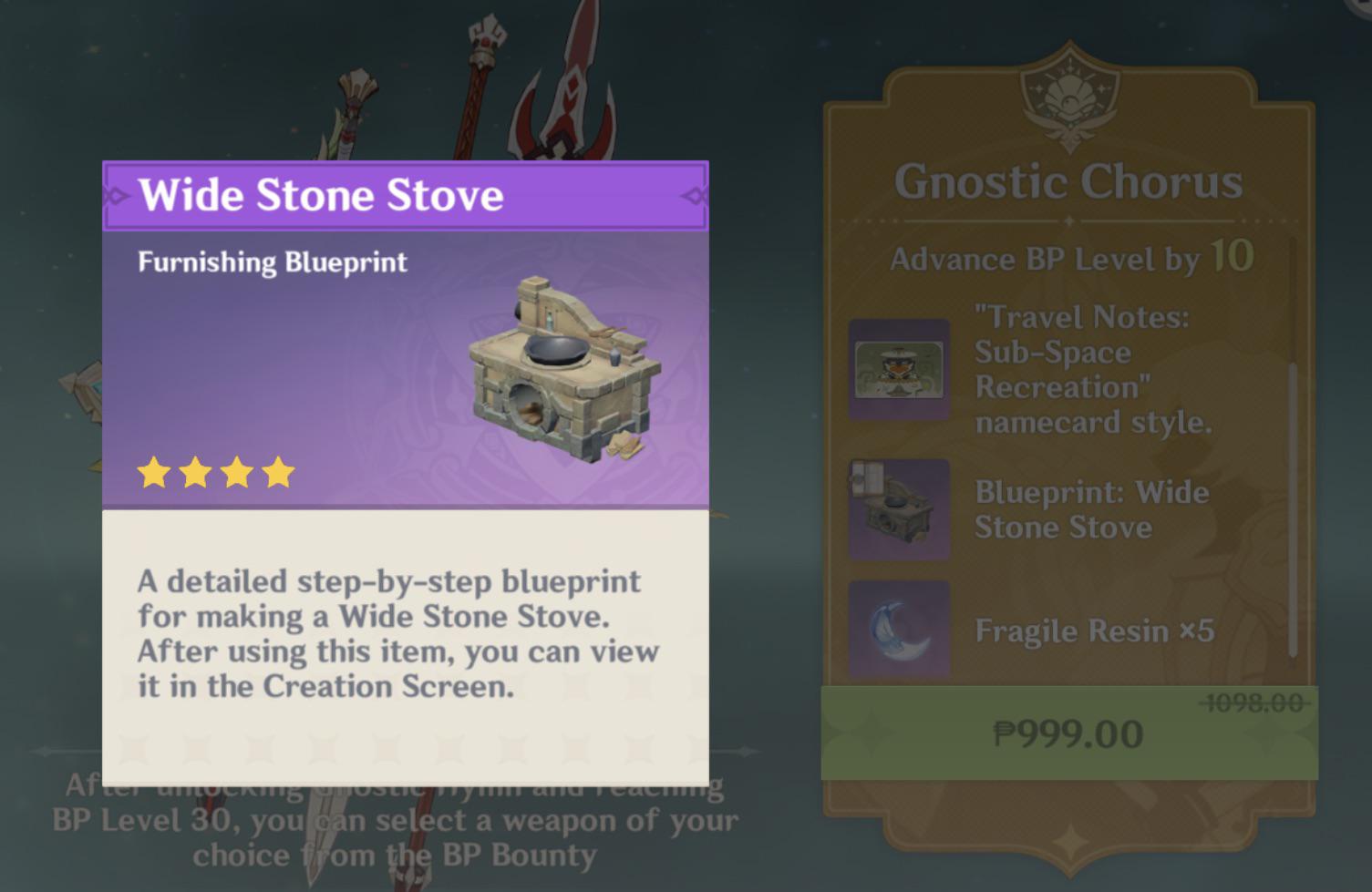Click the right diamond decoration on title banner

[x=693, y=195]
